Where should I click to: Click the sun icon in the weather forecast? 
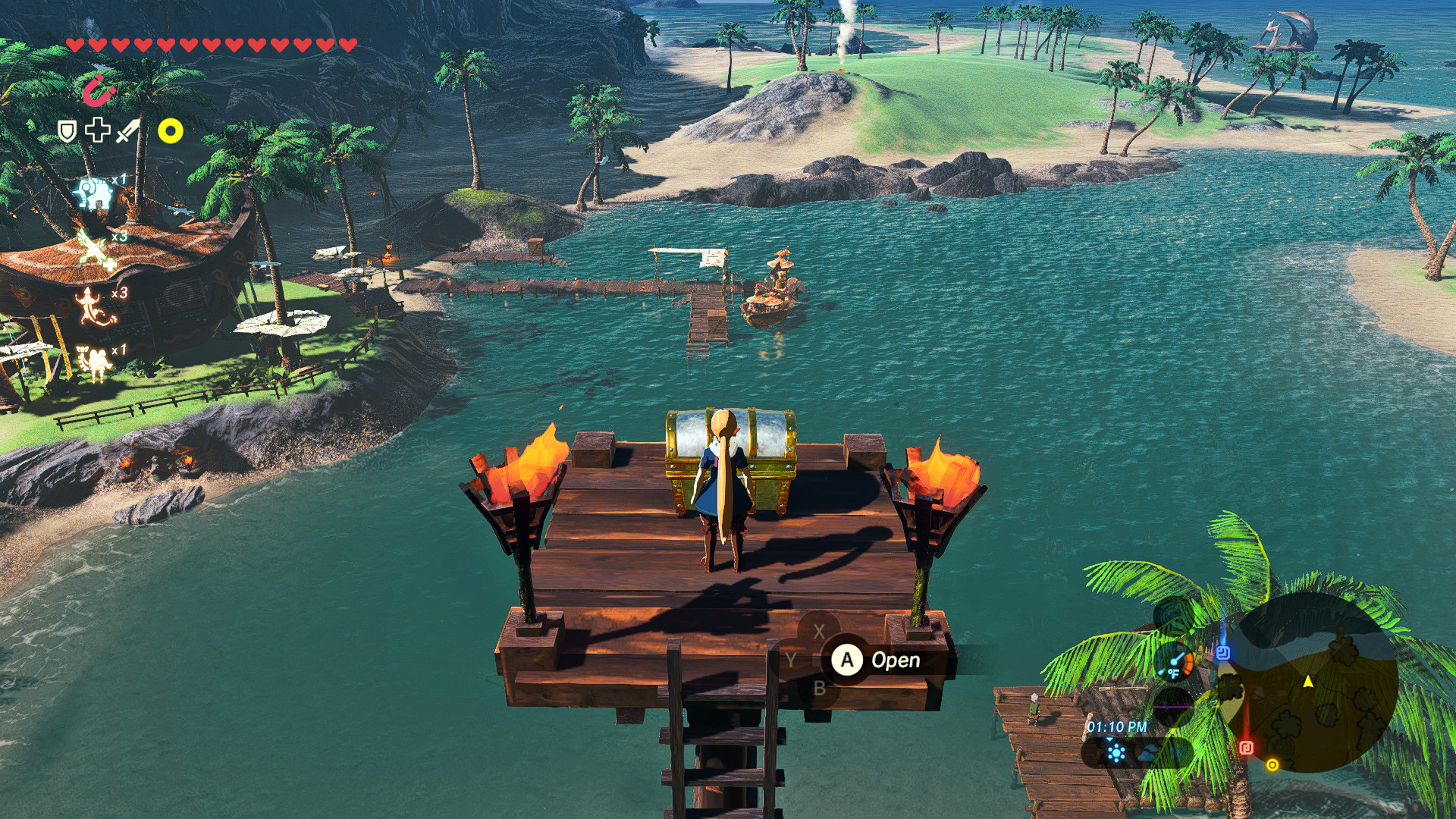(x=1116, y=753)
